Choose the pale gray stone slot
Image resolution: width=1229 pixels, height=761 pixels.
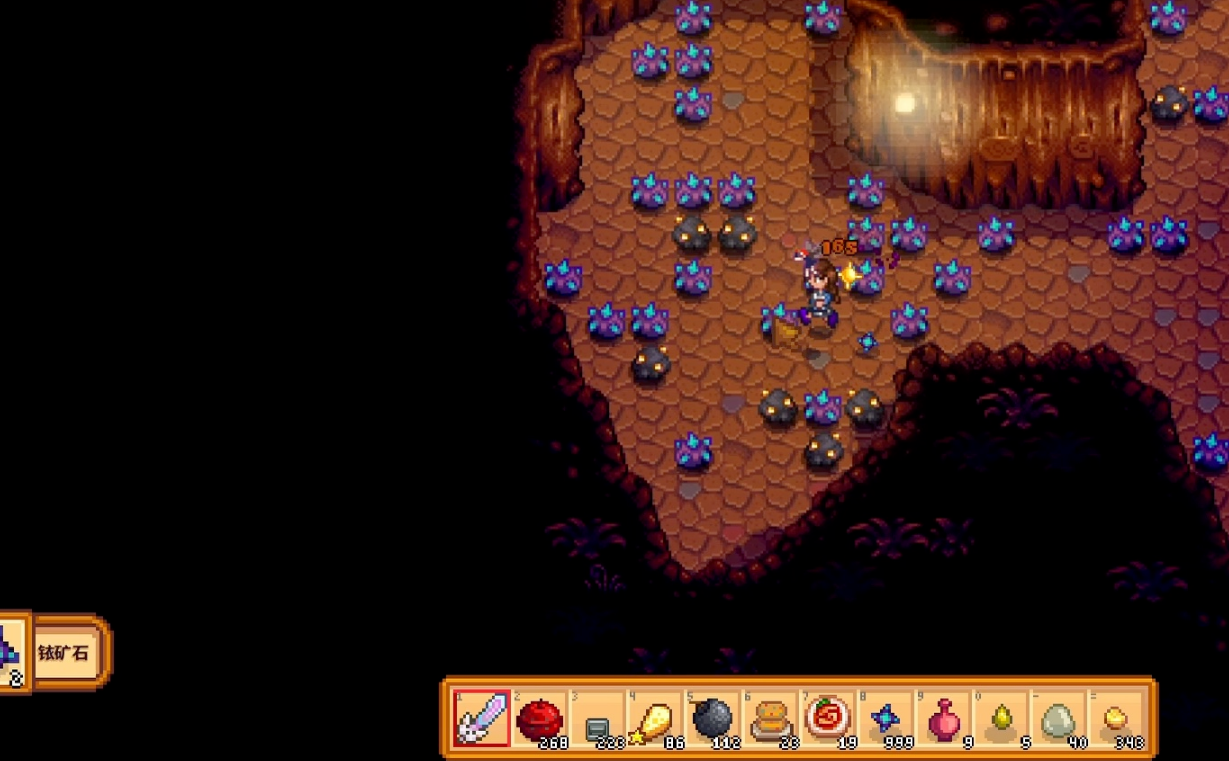coord(1058,718)
